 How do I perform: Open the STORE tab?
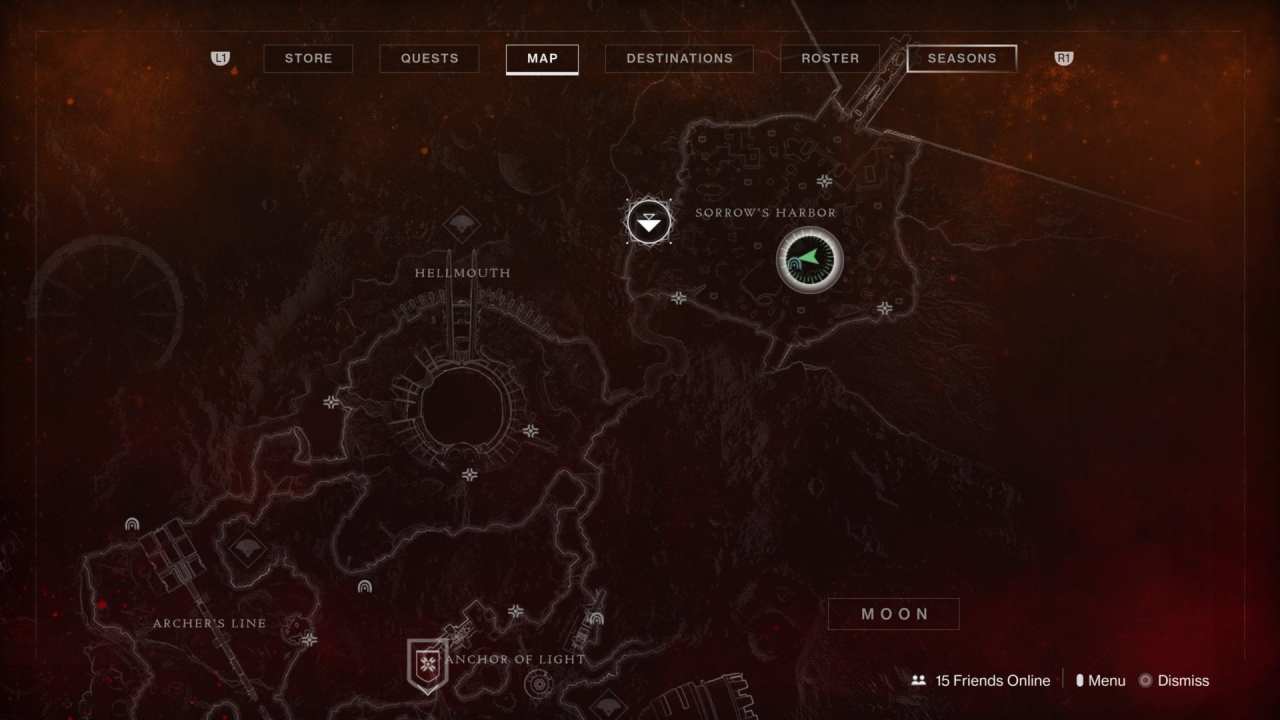tap(308, 58)
